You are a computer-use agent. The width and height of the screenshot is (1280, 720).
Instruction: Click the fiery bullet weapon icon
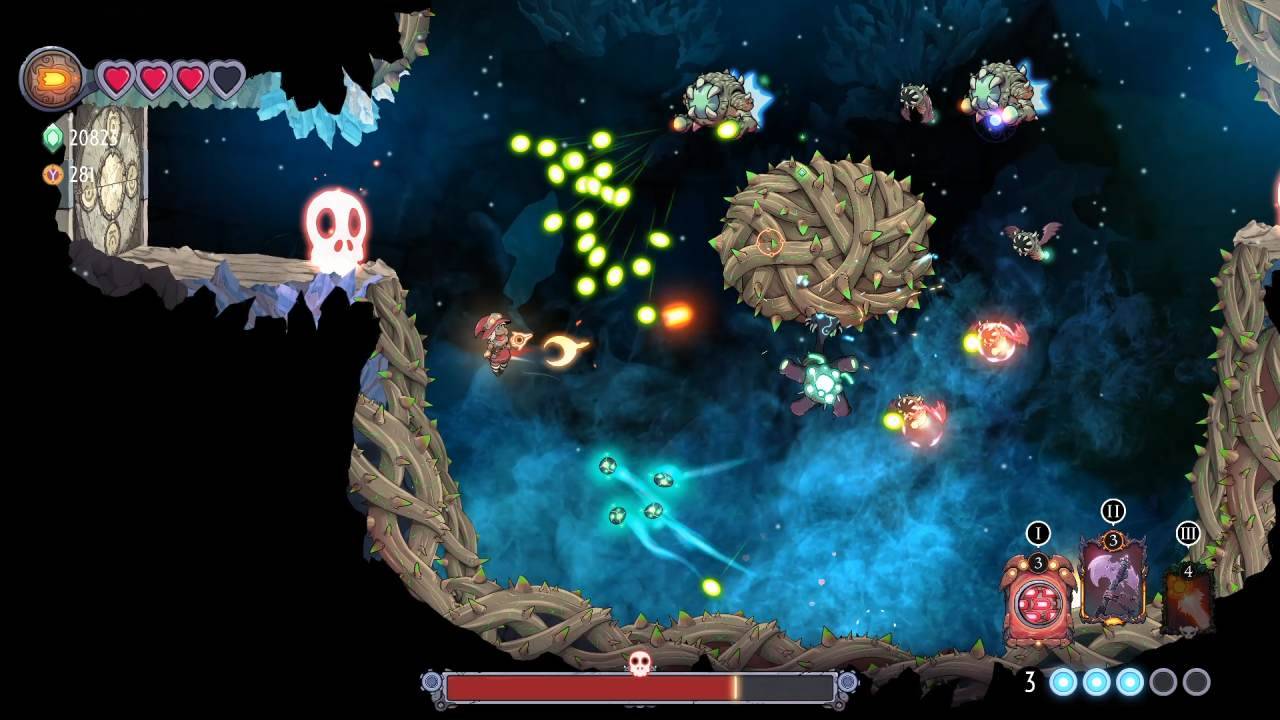52,79
